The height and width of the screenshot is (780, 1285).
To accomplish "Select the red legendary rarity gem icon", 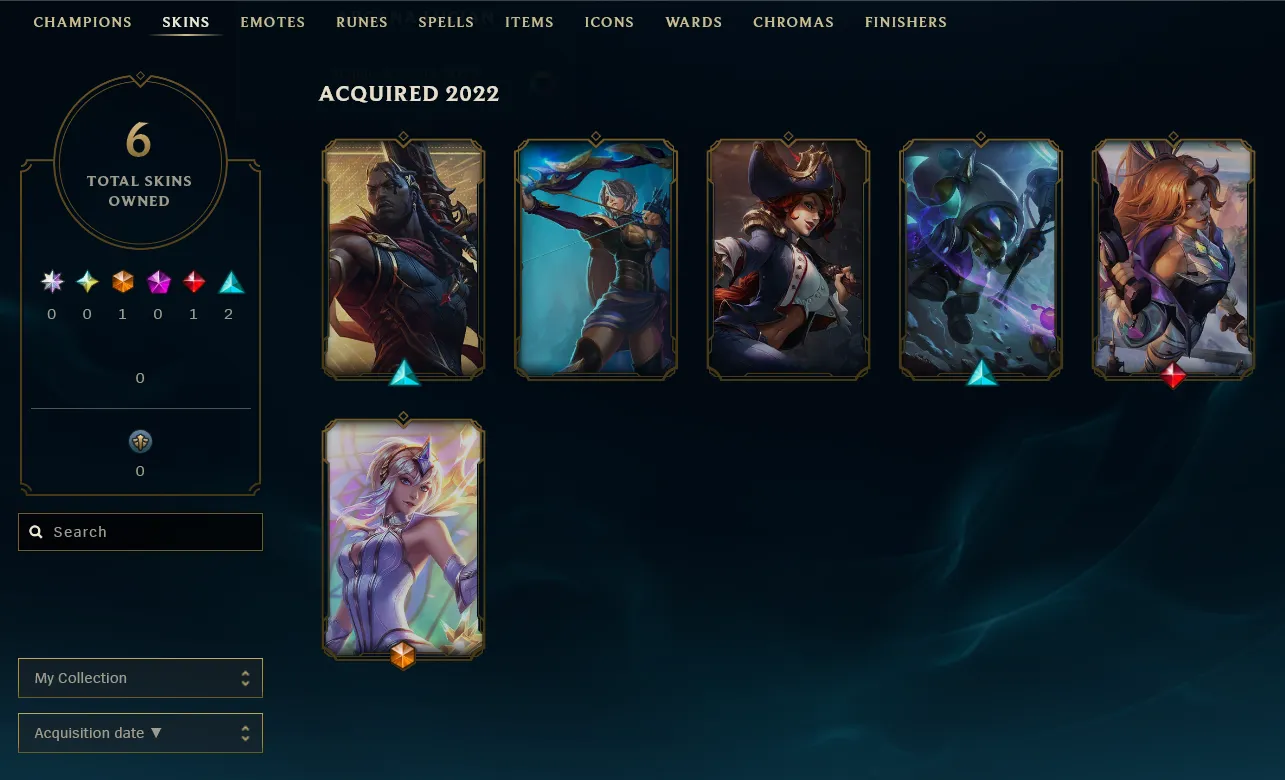I will 192,283.
